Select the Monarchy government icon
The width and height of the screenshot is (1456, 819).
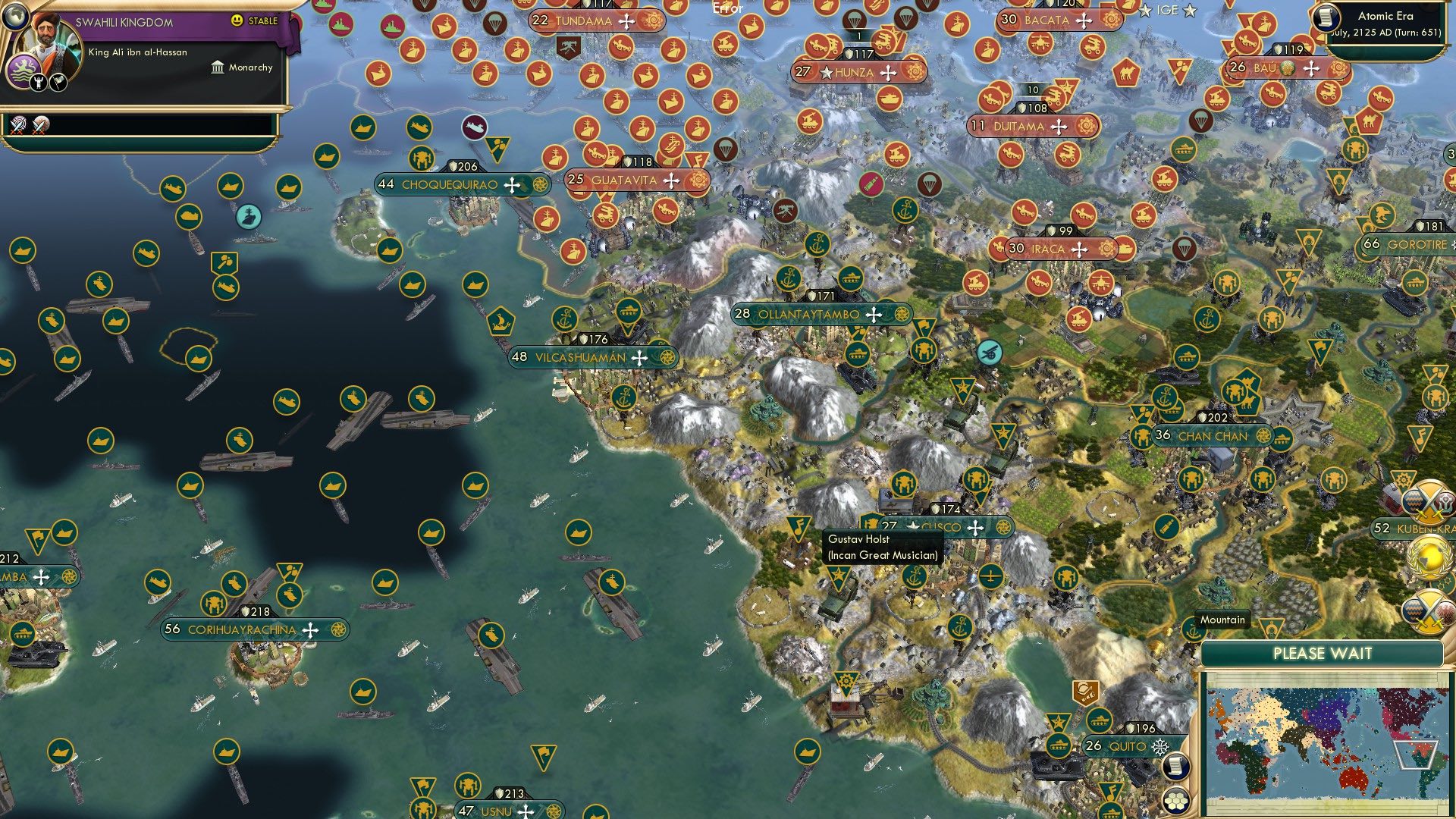click(x=218, y=68)
